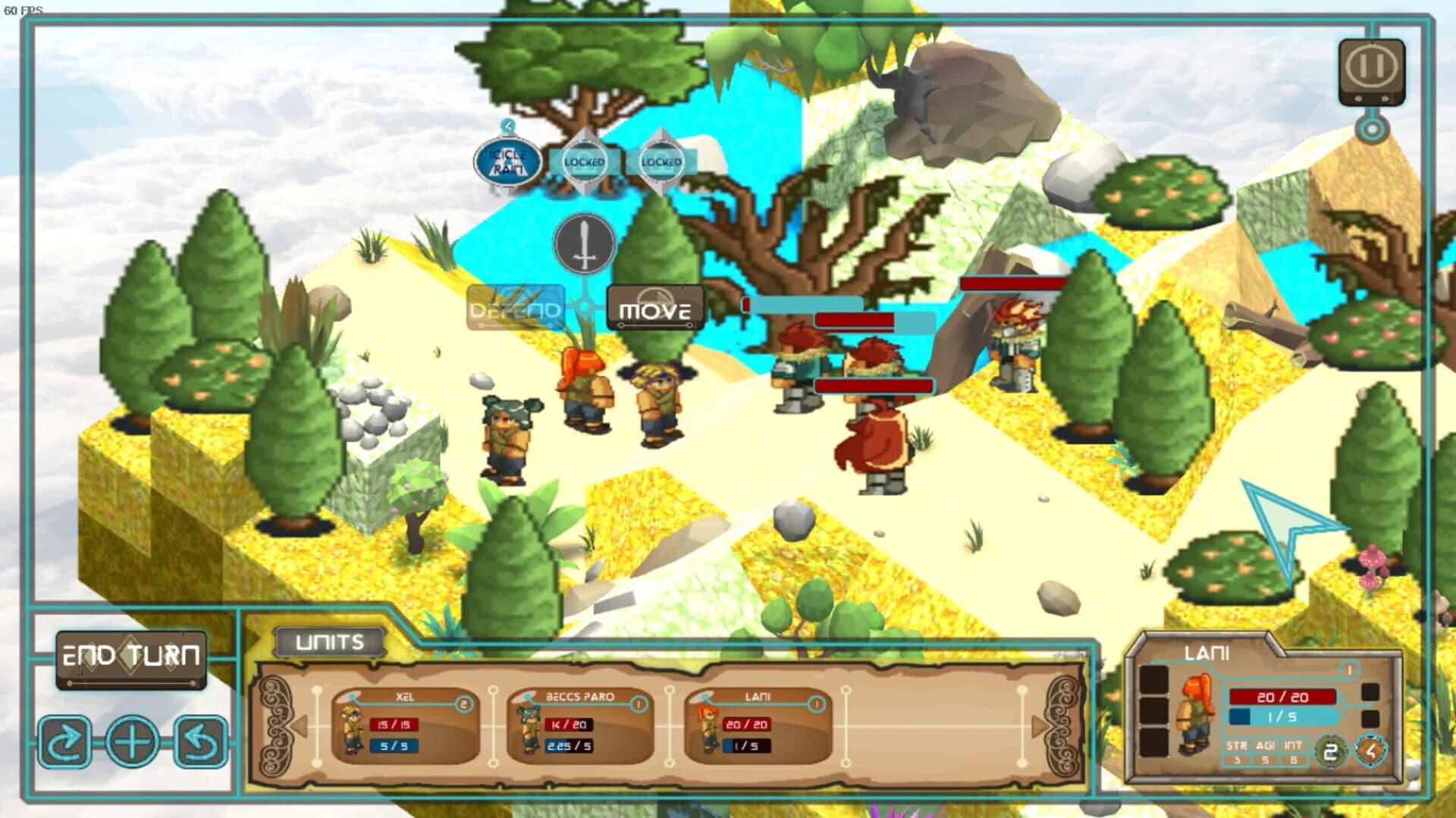Viewport: 1456px width, 818px height.
Task: Click the green level 2 badge on Lani's panel
Action: [1329, 751]
